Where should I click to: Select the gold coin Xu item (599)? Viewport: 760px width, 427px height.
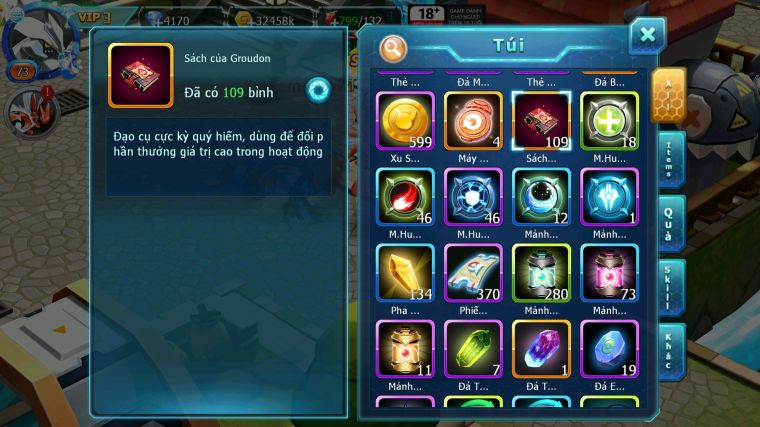[405, 121]
